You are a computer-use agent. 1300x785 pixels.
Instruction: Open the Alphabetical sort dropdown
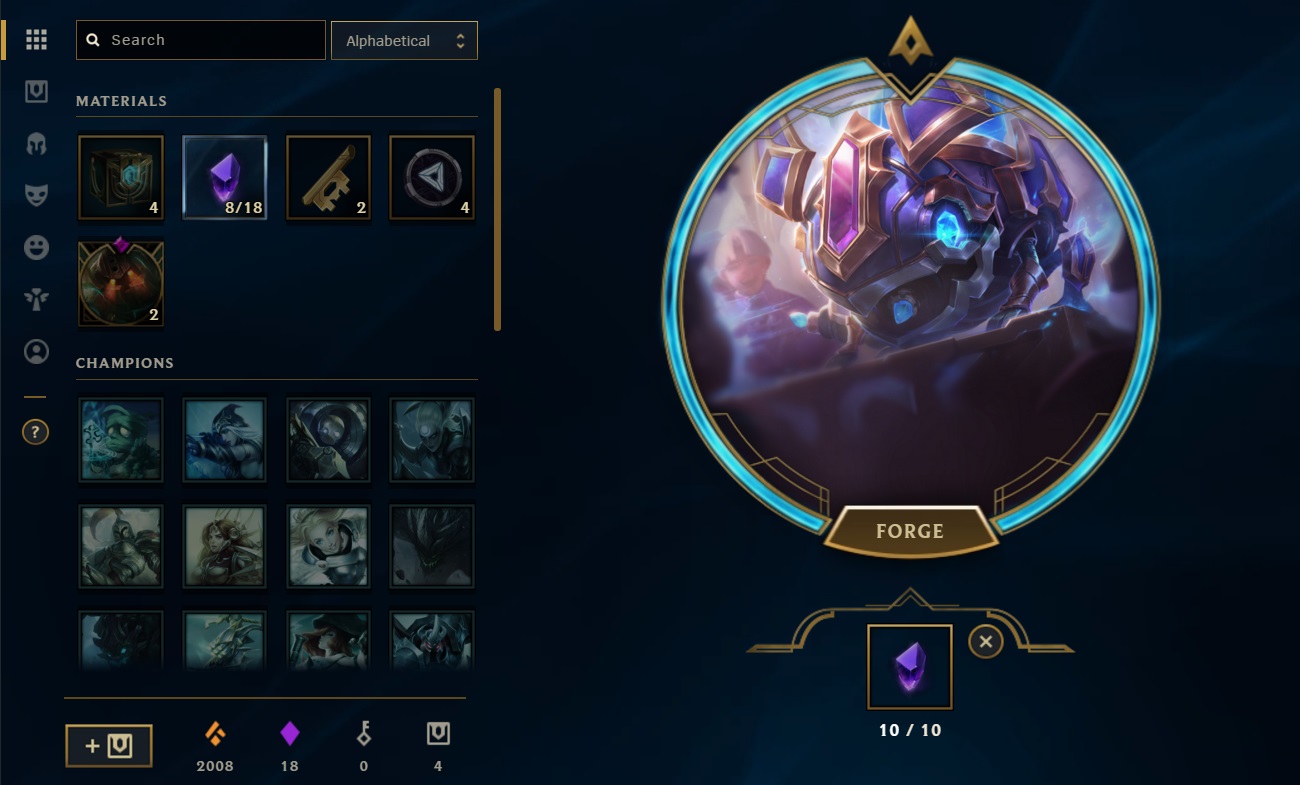point(404,40)
